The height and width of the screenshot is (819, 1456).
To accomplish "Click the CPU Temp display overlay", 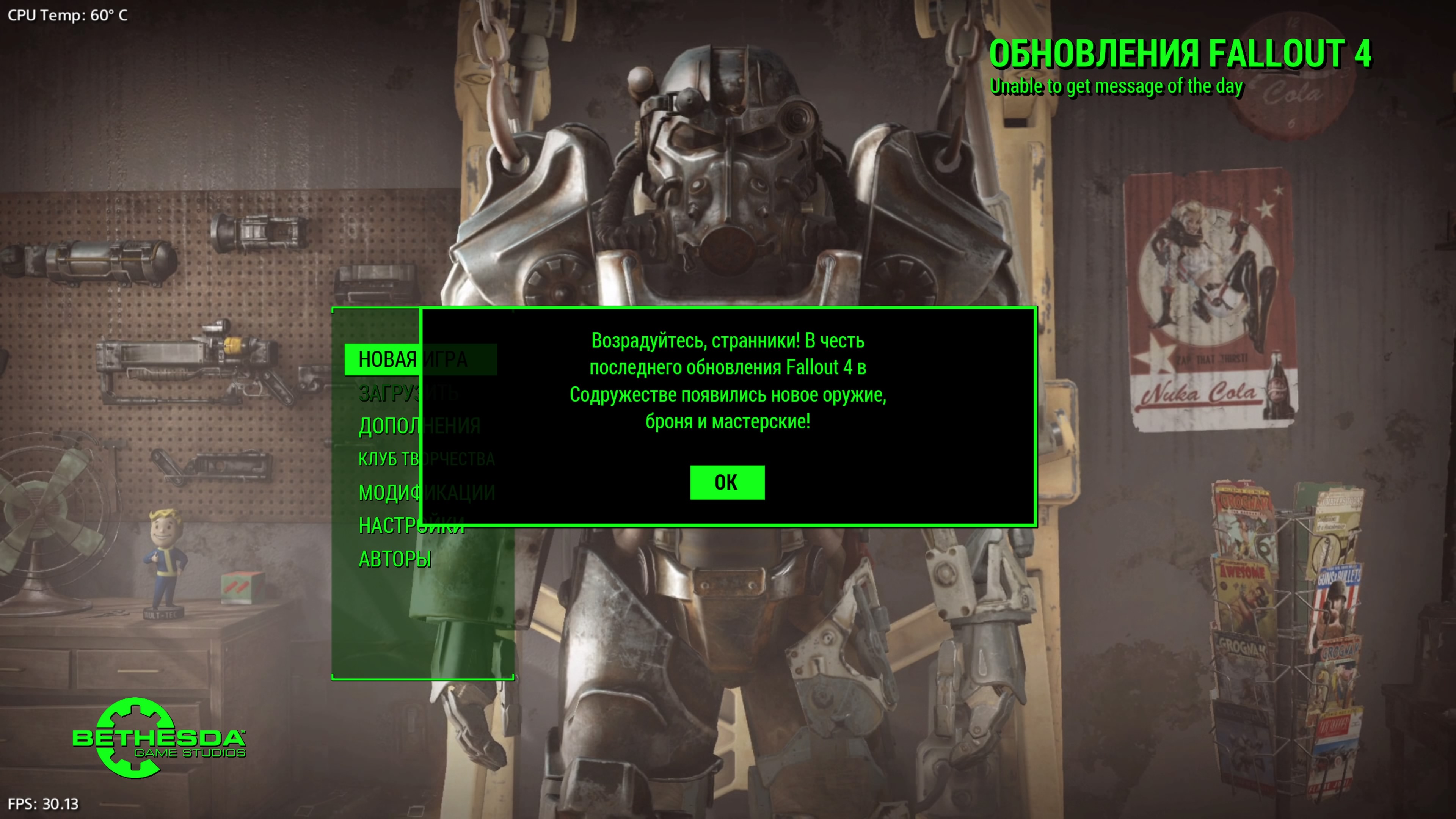I will point(65,16).
